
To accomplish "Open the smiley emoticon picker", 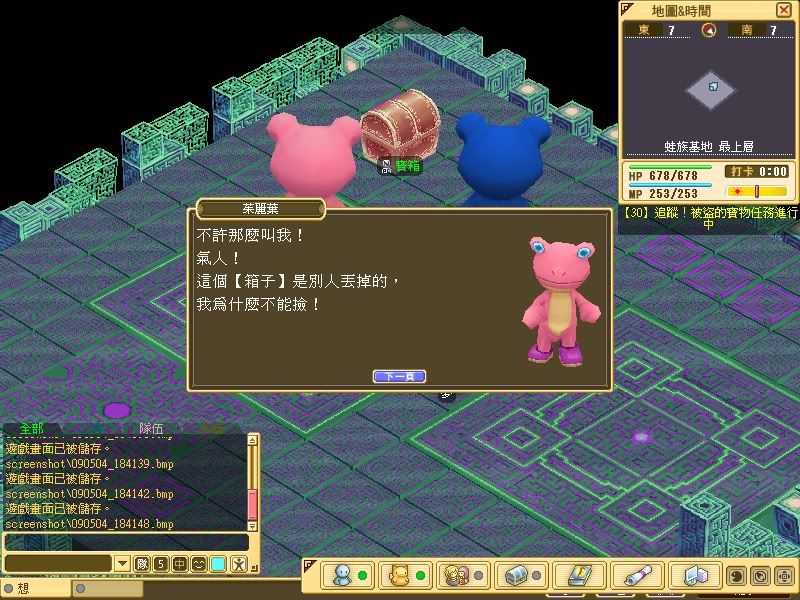I will click(x=199, y=564).
